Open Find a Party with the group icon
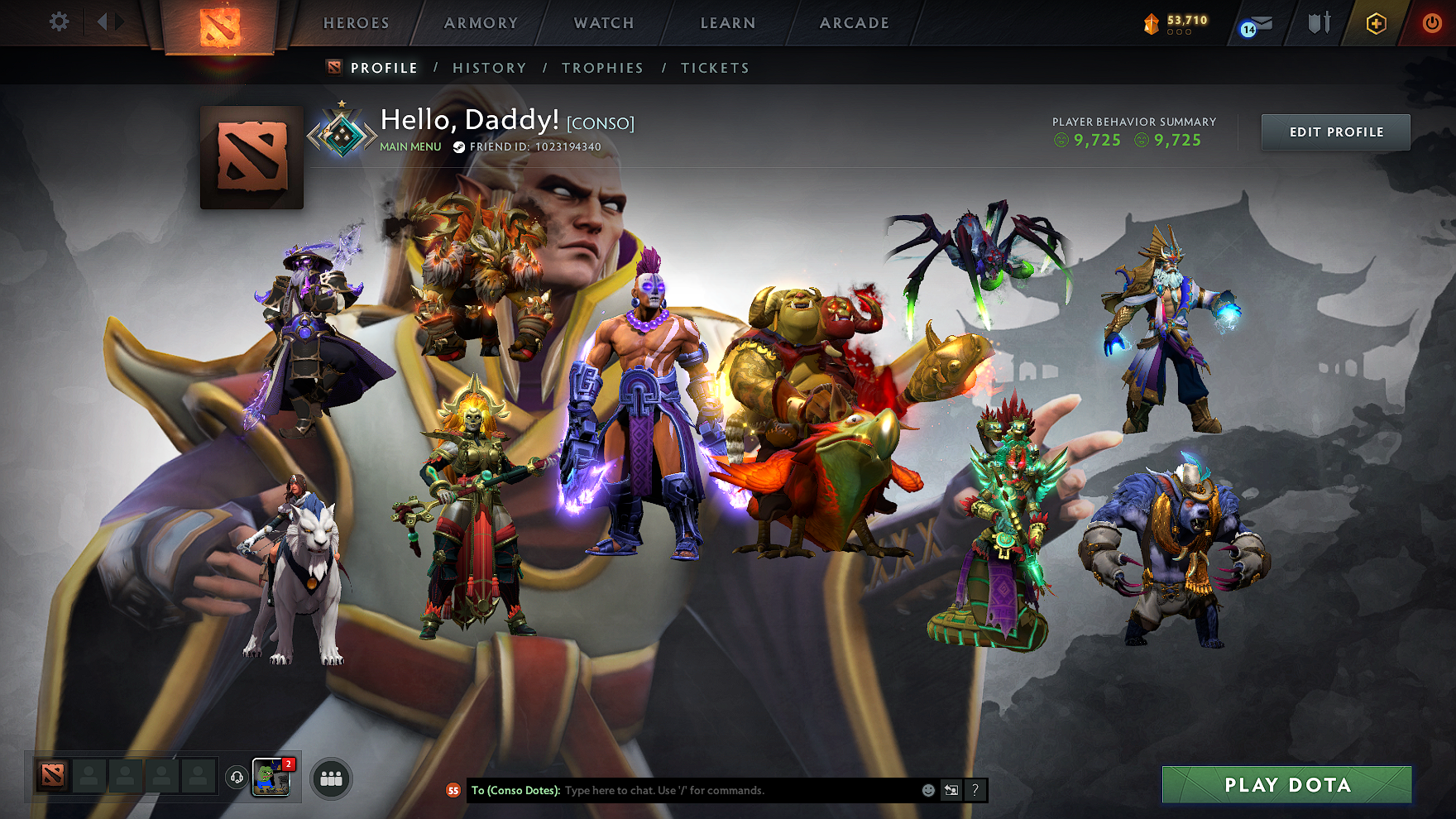The width and height of the screenshot is (1456, 819). (x=332, y=776)
